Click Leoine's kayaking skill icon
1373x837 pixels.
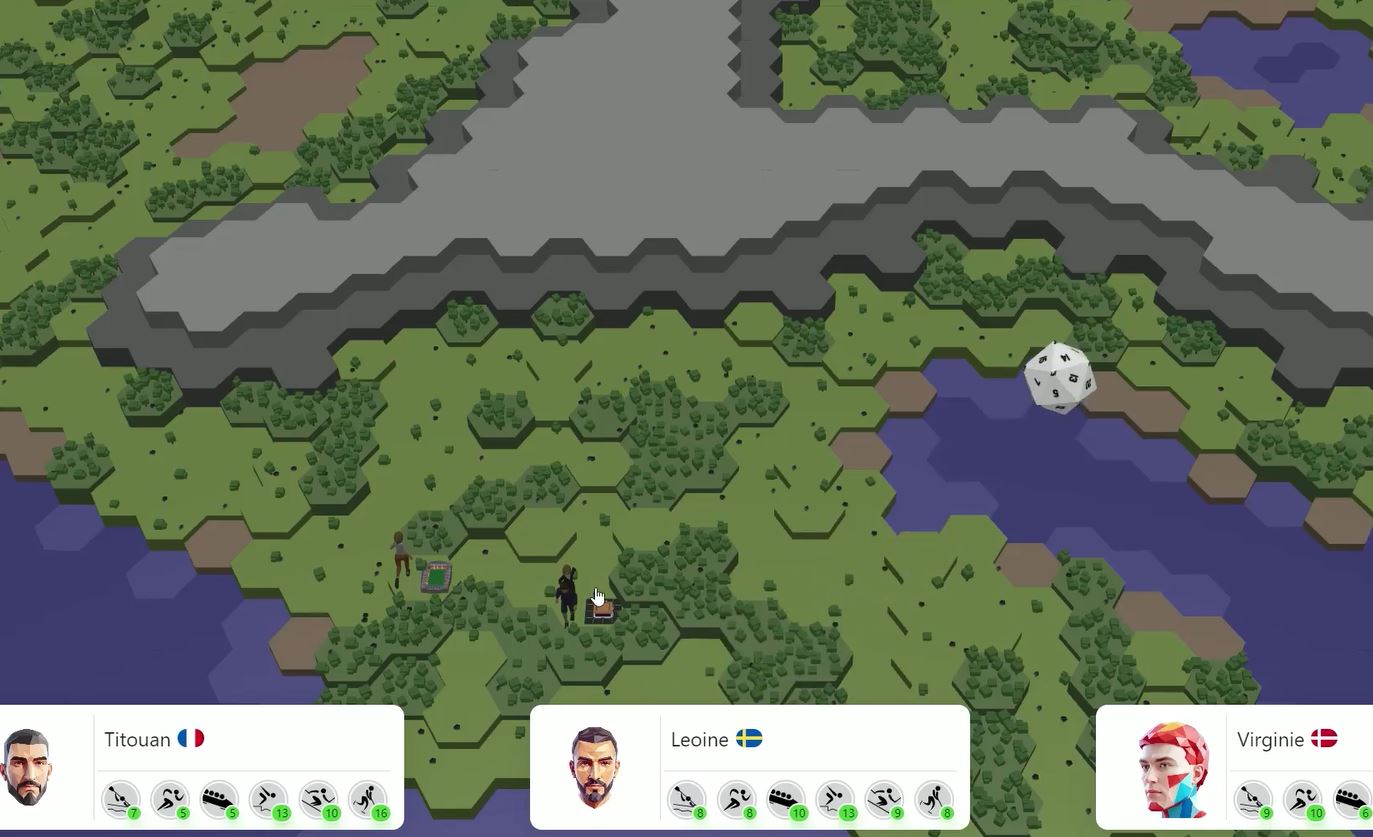point(686,799)
